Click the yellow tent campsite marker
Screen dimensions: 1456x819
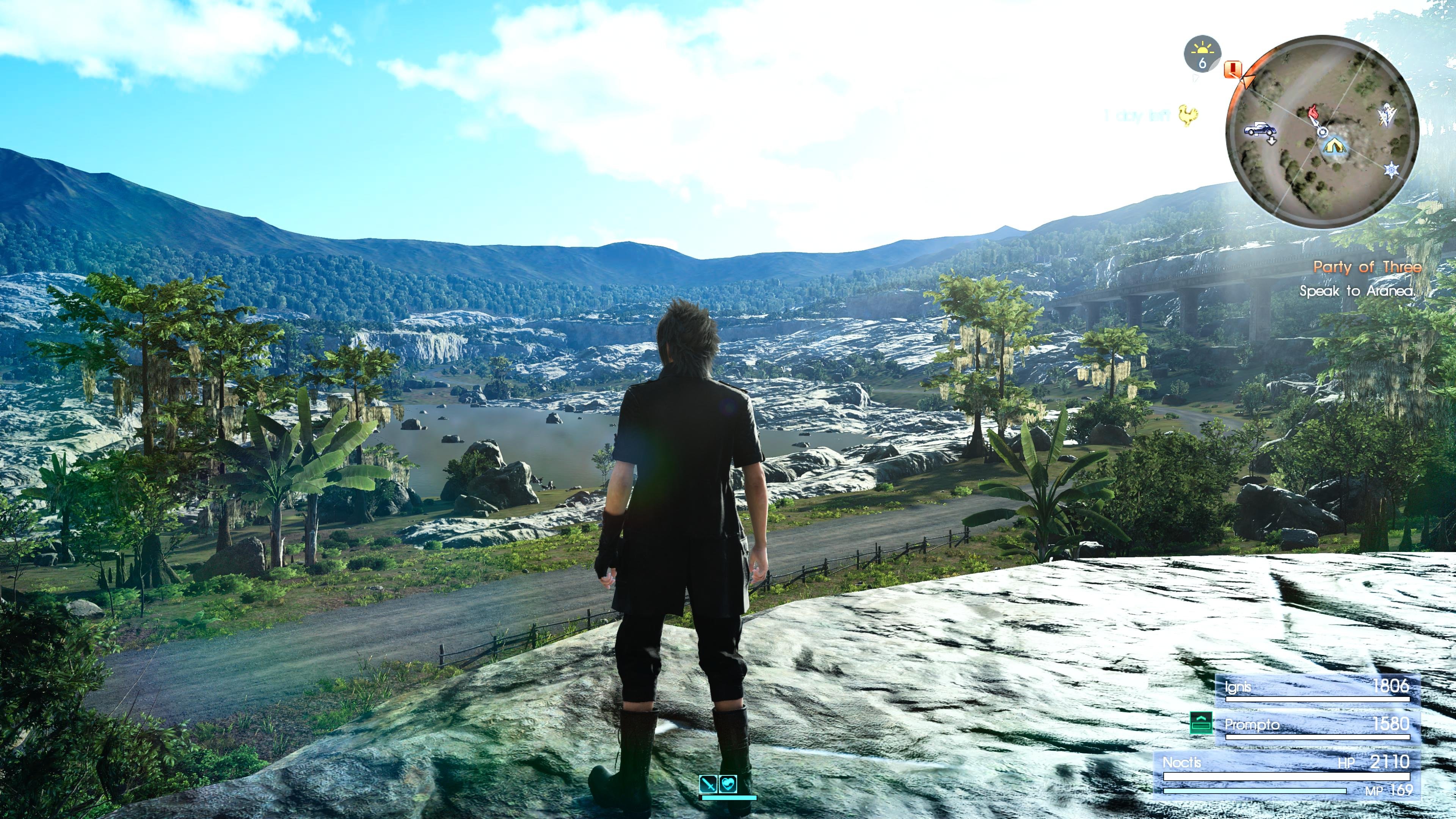[1334, 146]
